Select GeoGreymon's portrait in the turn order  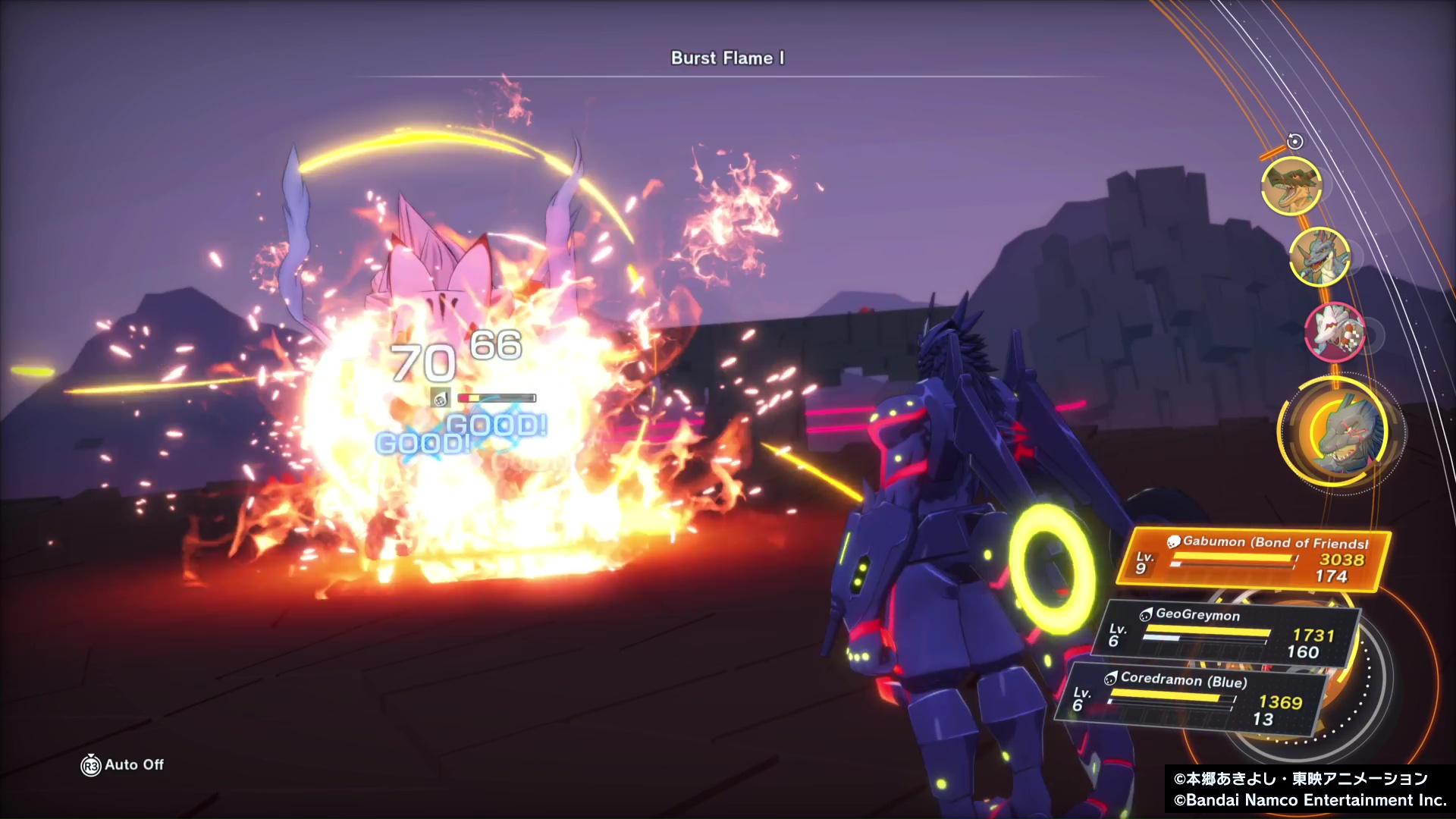[1291, 186]
